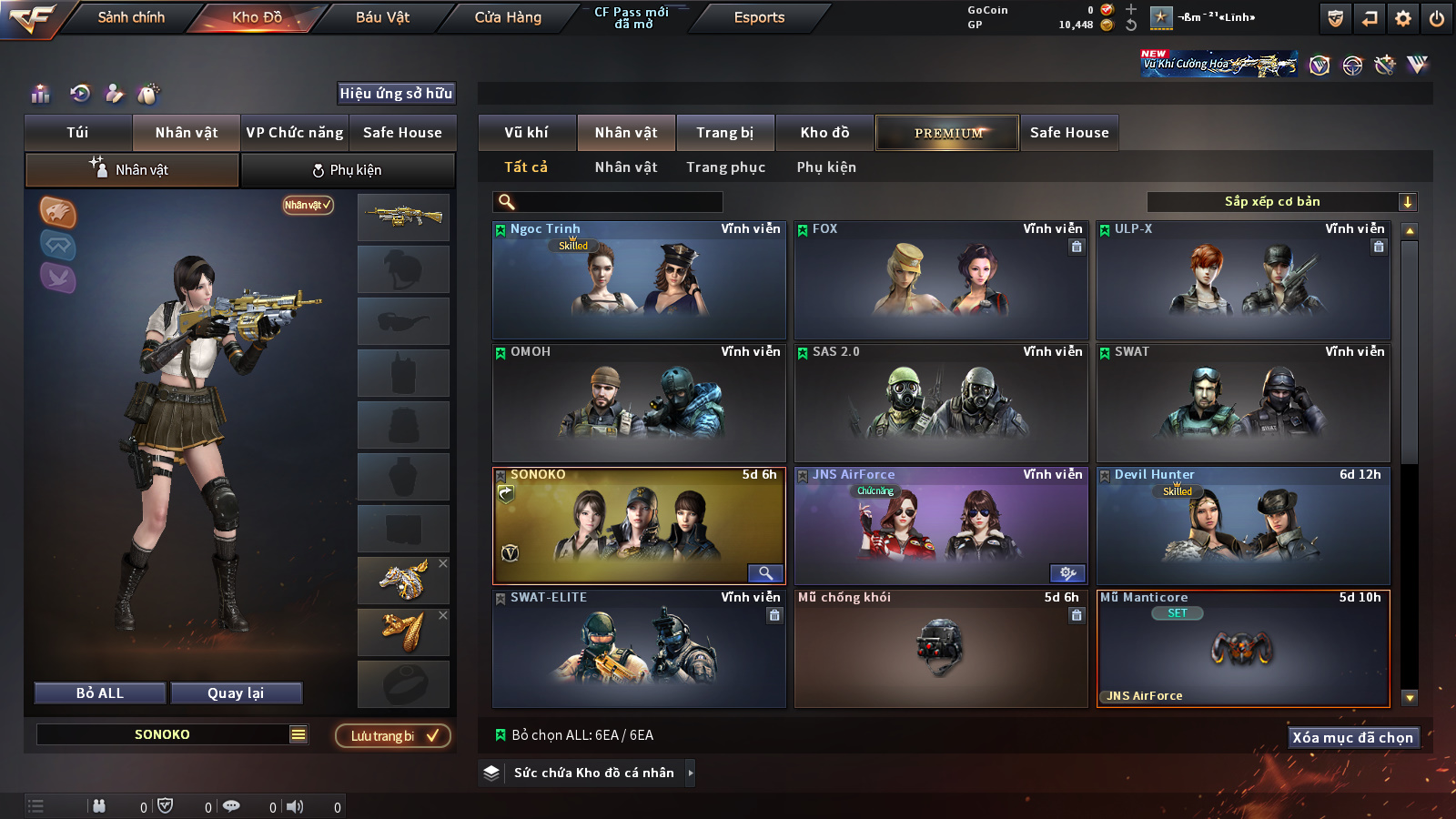The image size is (1456, 819).
Task: Click the Bỏ ALL button
Action: point(100,693)
